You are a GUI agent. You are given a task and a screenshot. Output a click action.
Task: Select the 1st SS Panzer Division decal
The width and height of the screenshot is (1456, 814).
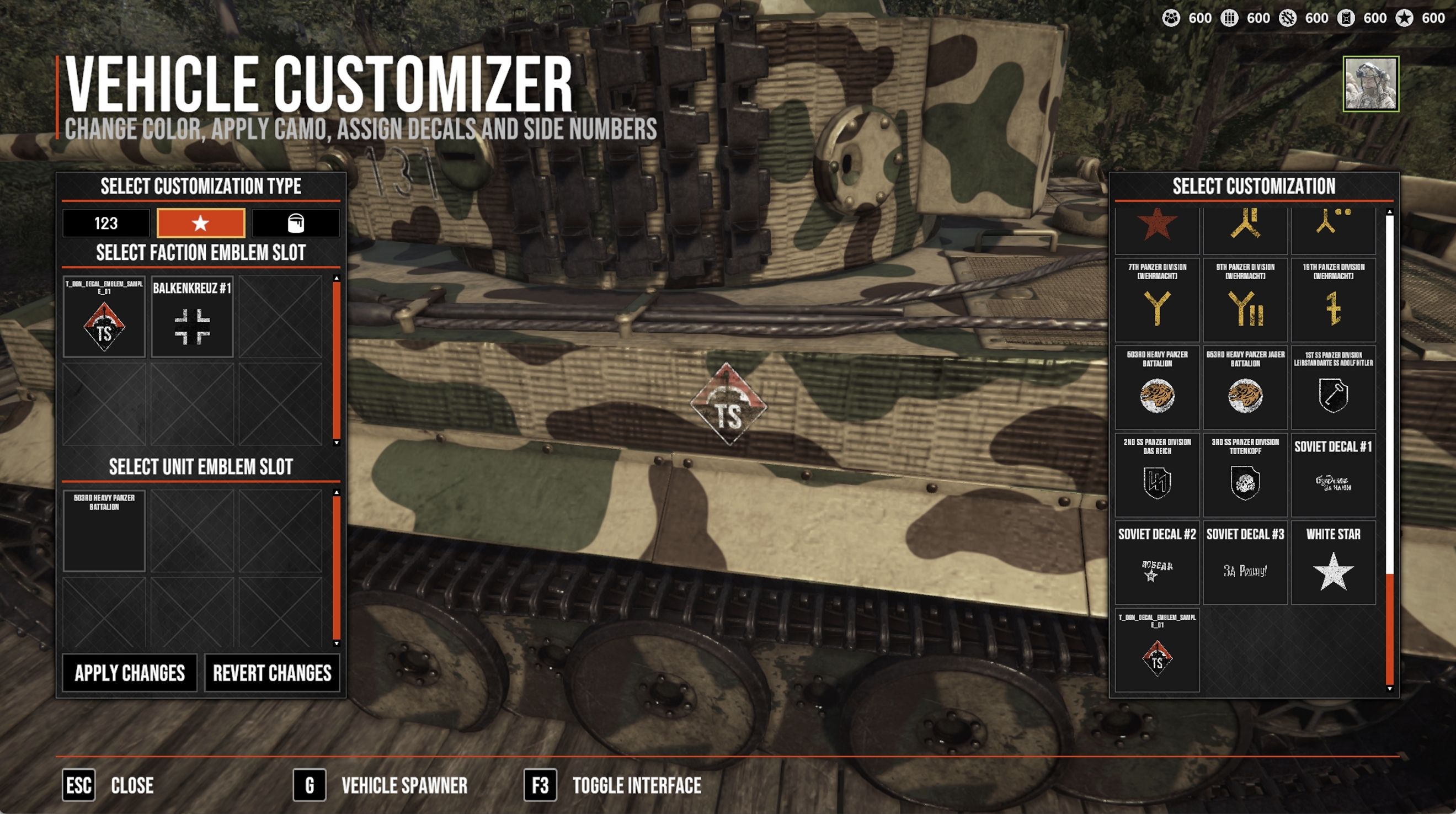1334,388
